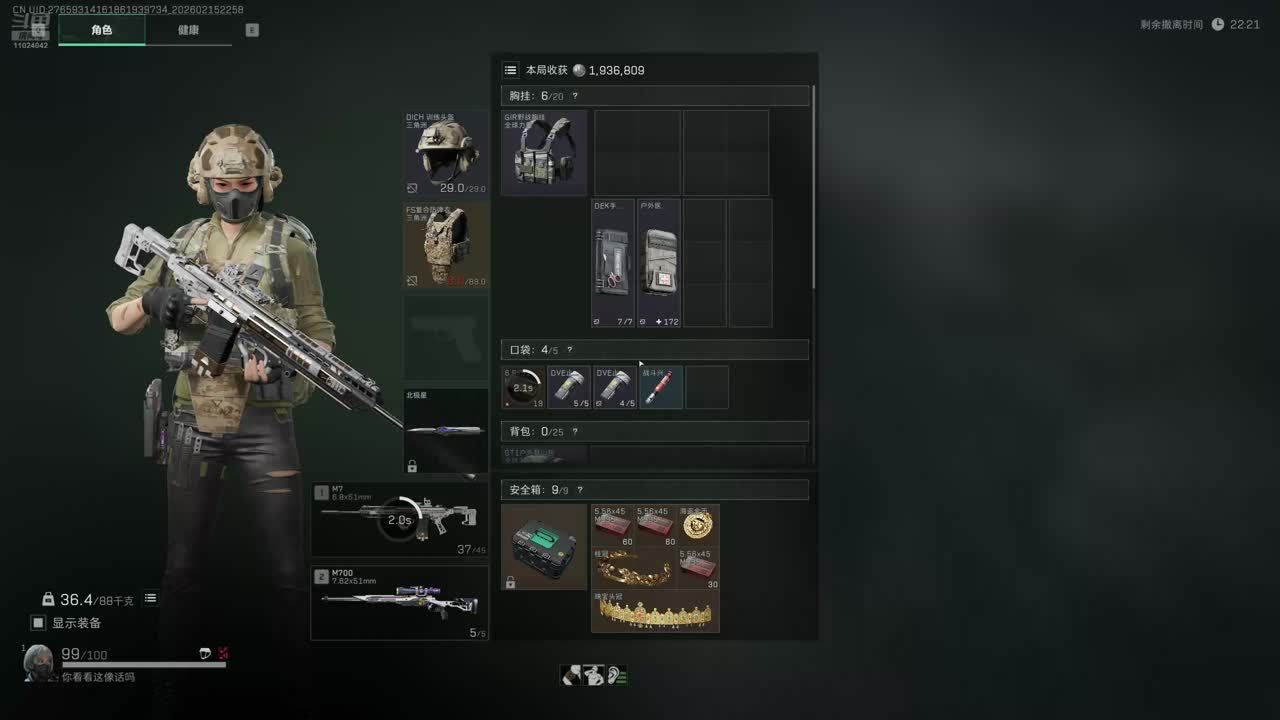Select the jeweled crown 珠宝头冠 item
The width and height of the screenshot is (1280, 720).
pos(655,611)
